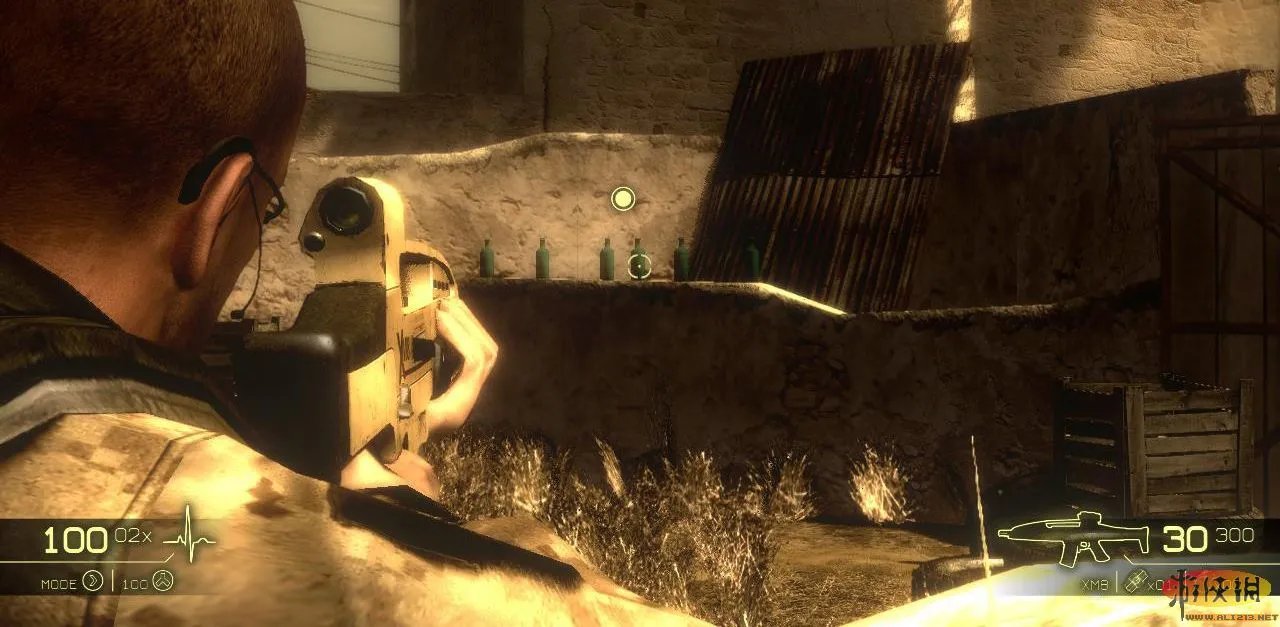
Task: Click the three-pronged armor icon
Action: (x=163, y=582)
